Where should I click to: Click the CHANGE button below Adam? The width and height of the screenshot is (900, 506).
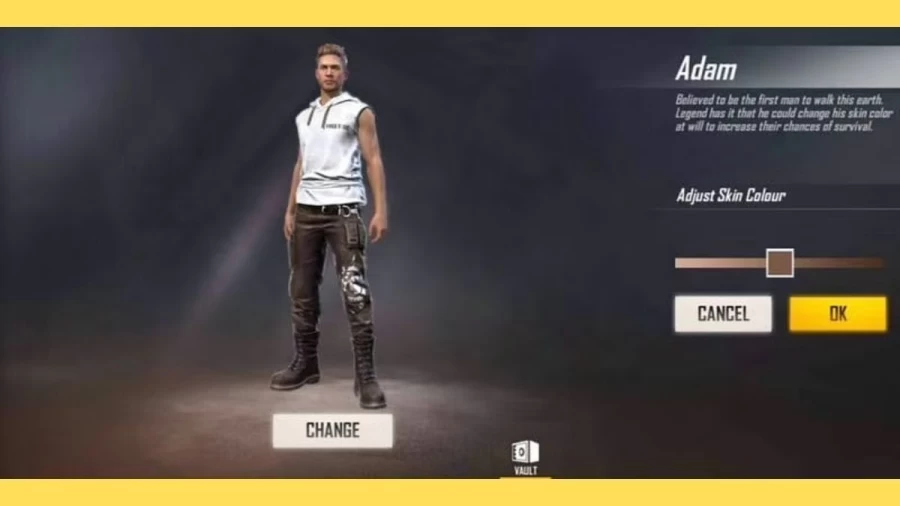[x=332, y=431]
